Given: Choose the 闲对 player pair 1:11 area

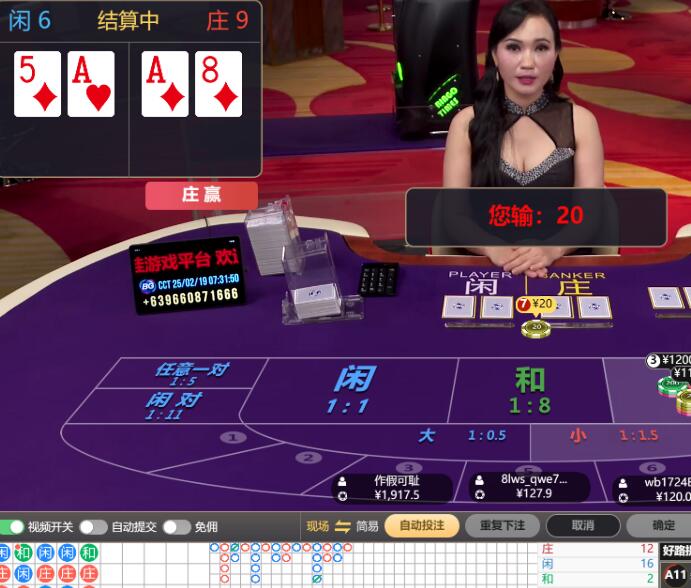Looking at the screenshot, I should click(x=173, y=405).
